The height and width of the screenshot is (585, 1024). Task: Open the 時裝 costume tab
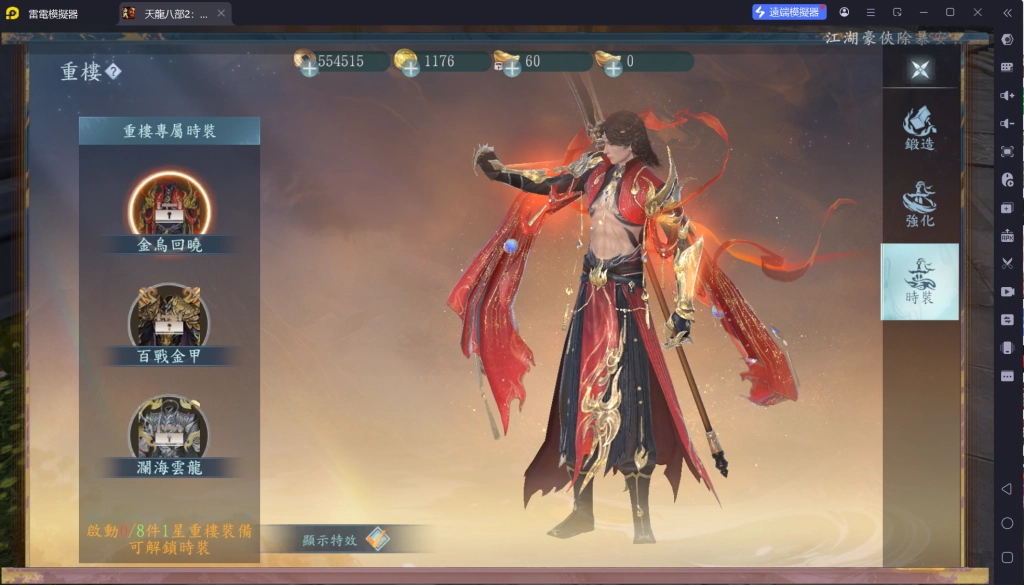(919, 281)
